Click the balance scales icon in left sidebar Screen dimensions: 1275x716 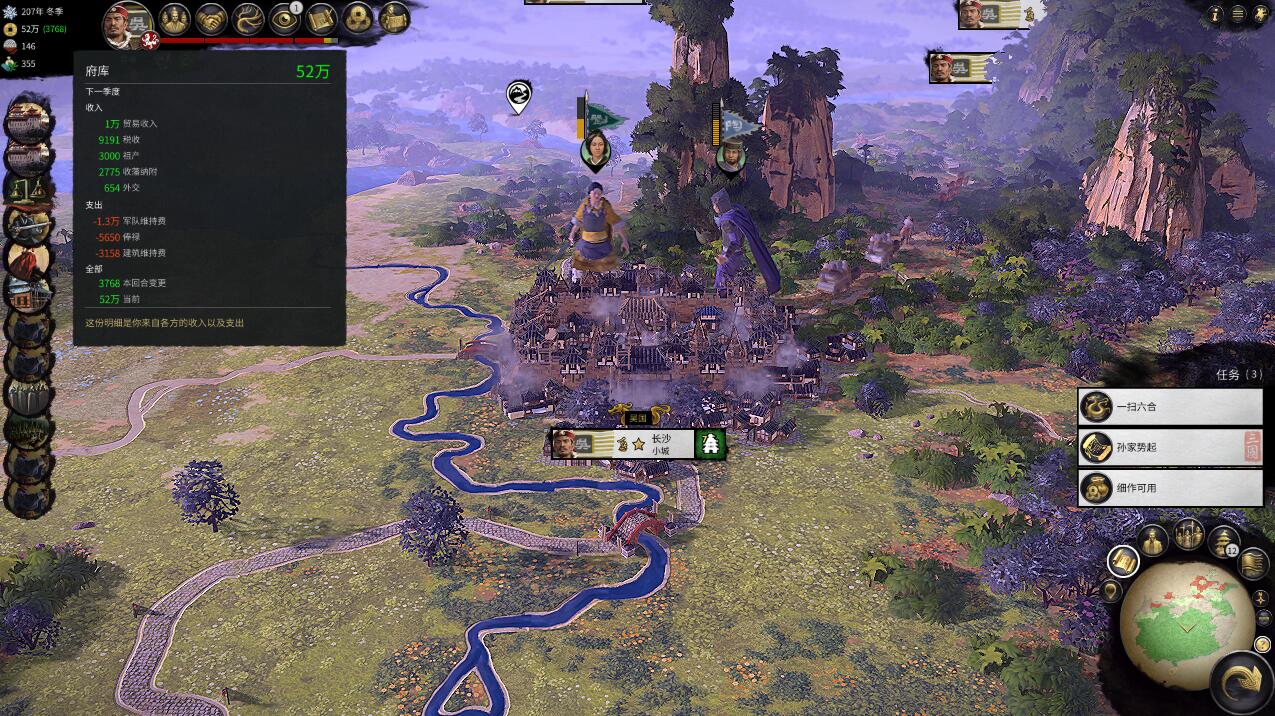coord(28,190)
